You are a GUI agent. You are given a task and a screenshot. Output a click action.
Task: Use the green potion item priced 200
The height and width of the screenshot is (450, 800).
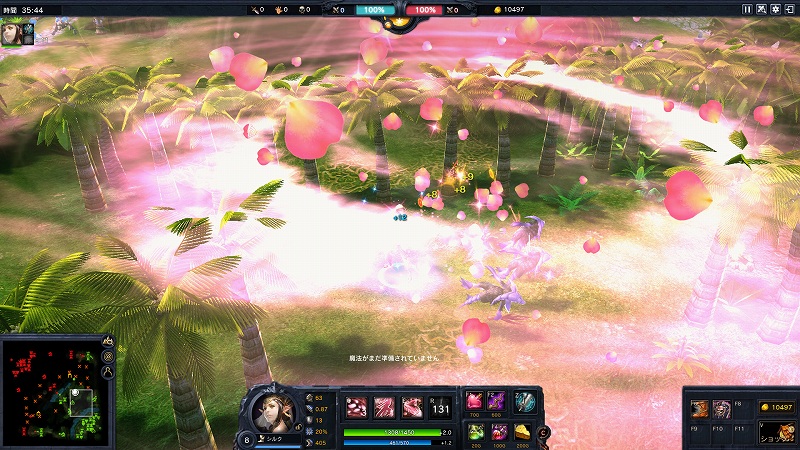tap(474, 431)
